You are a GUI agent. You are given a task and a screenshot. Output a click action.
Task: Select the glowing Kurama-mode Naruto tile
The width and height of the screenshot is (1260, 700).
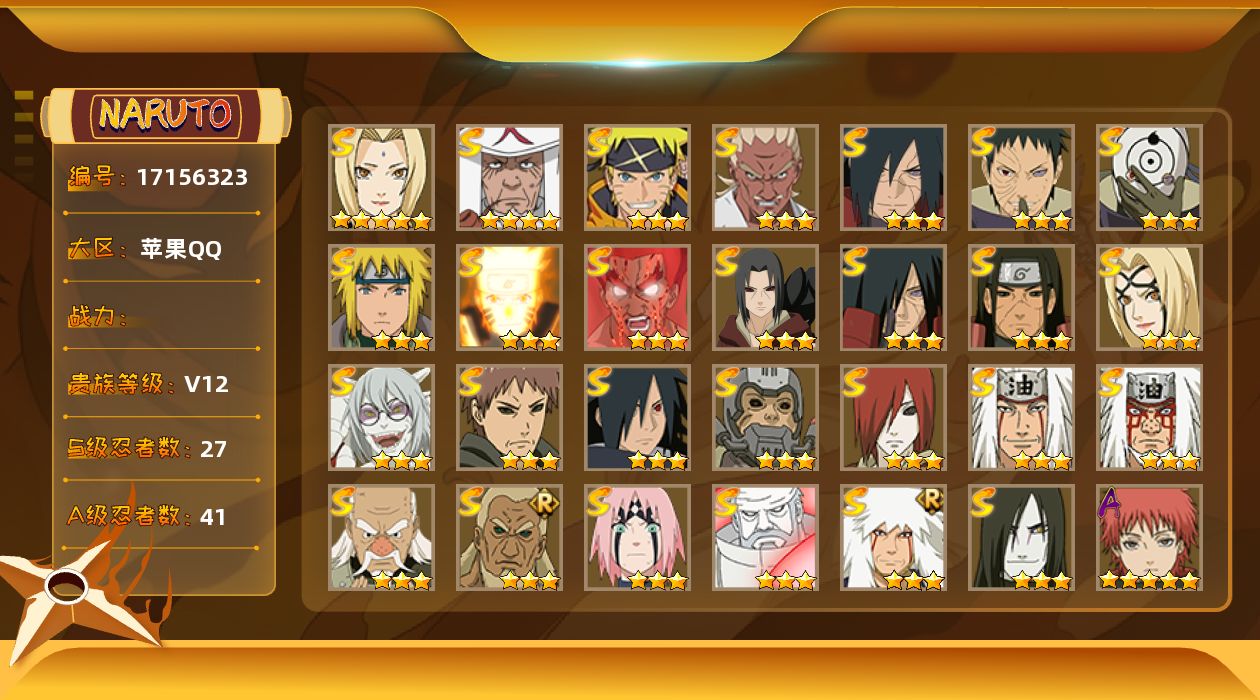[509, 297]
